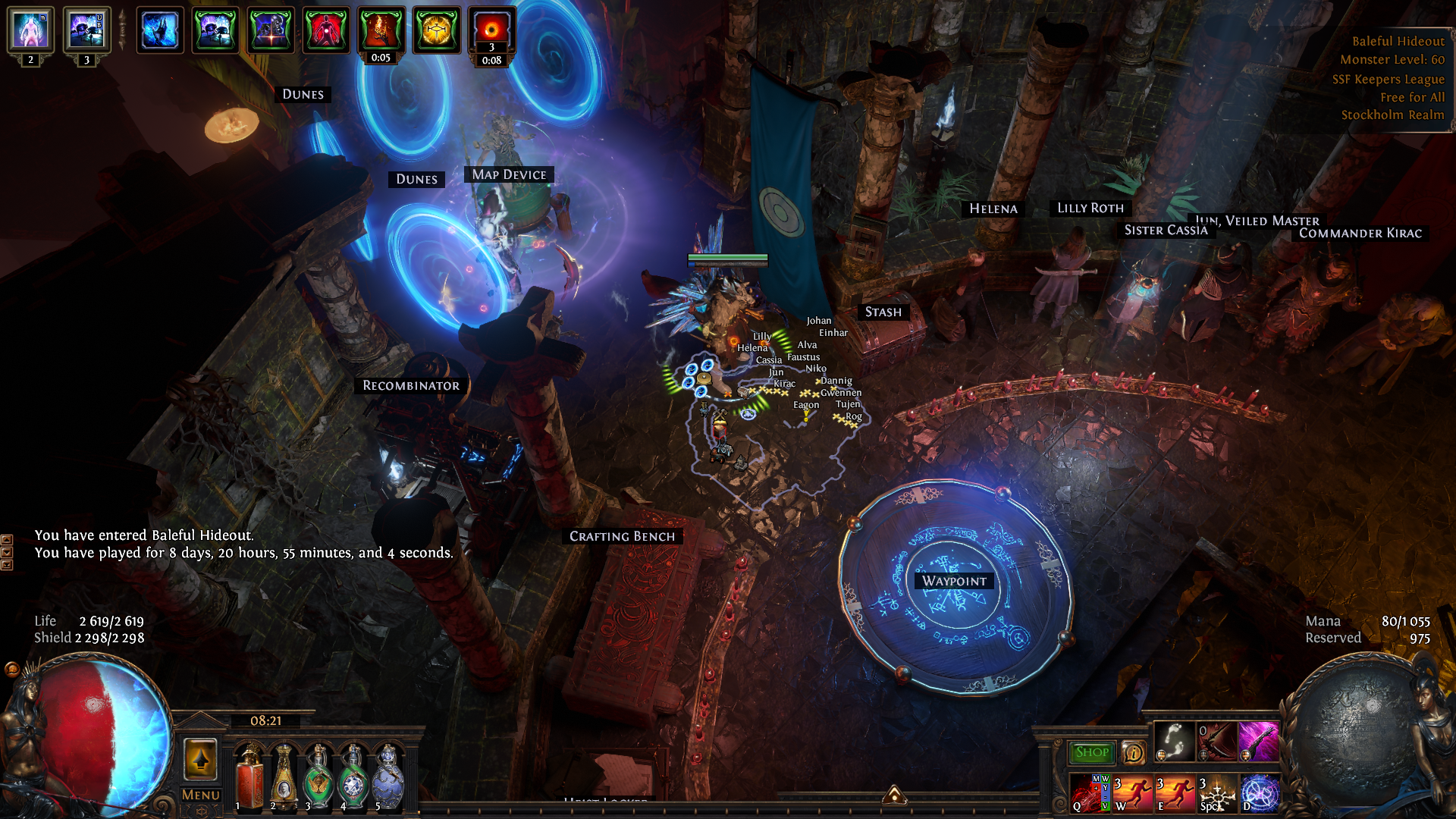Activate the running figure skill bound to W
The image size is (1456, 819).
point(1132,793)
